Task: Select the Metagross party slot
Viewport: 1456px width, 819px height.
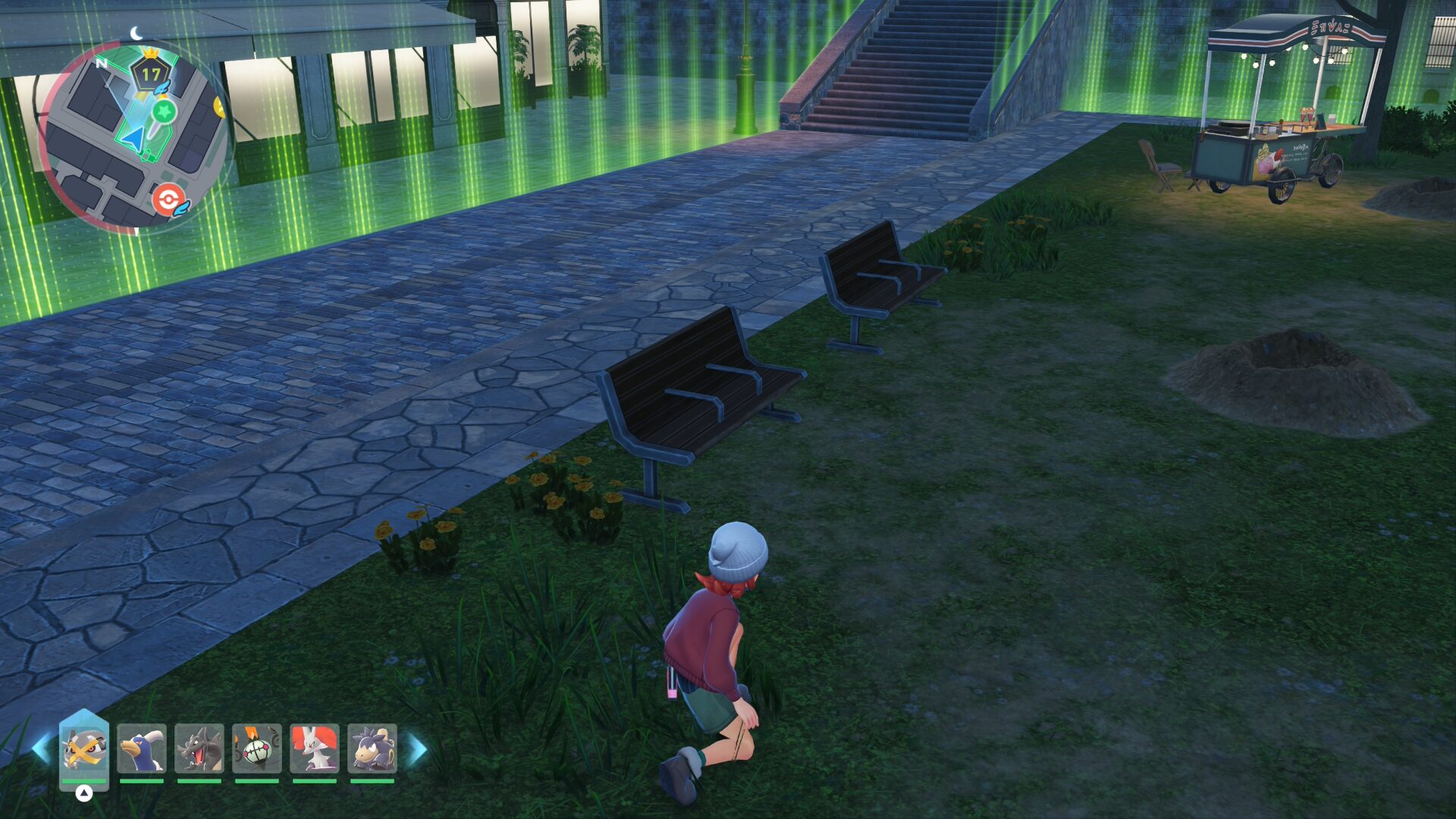Action: tap(84, 749)
